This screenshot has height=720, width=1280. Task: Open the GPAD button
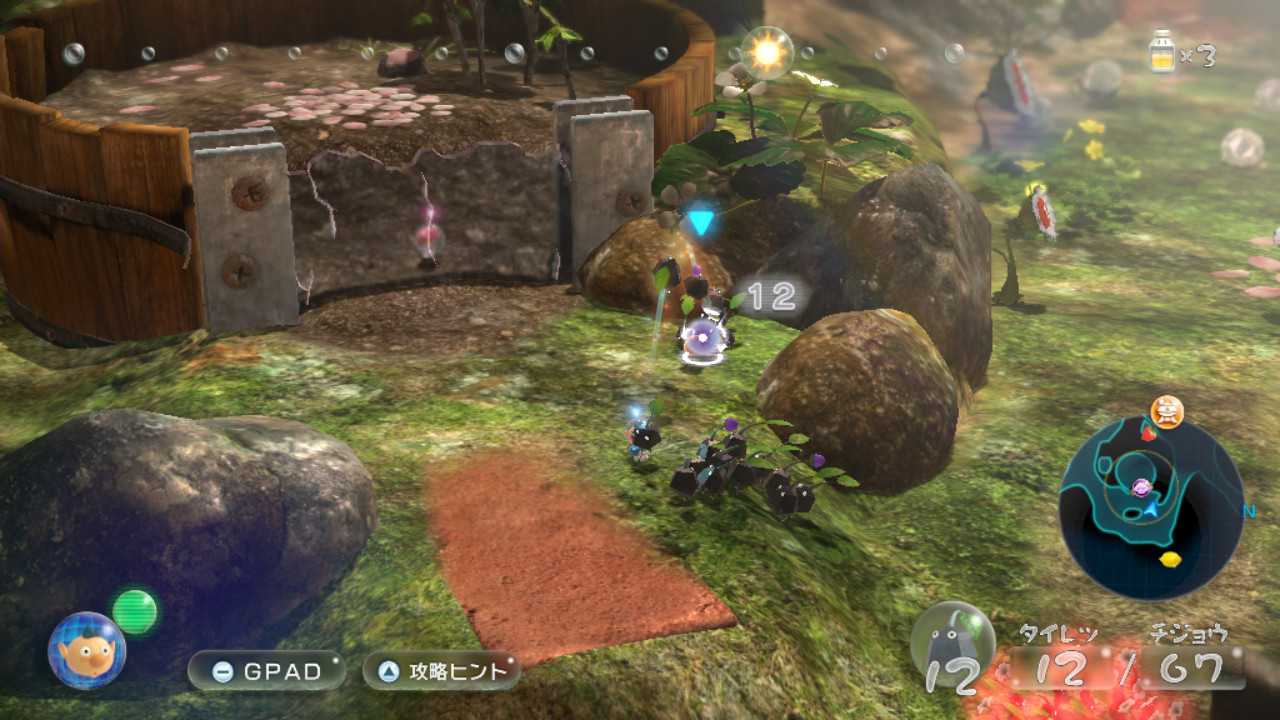[267, 671]
